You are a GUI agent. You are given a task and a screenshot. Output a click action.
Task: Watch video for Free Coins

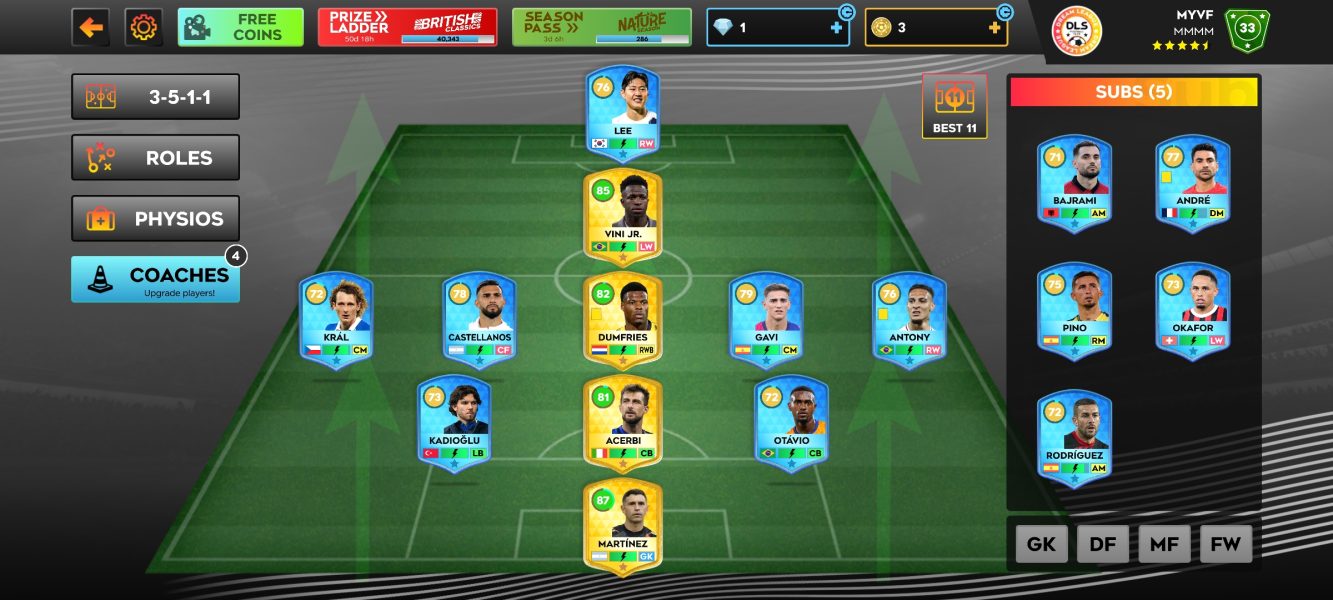coord(240,27)
